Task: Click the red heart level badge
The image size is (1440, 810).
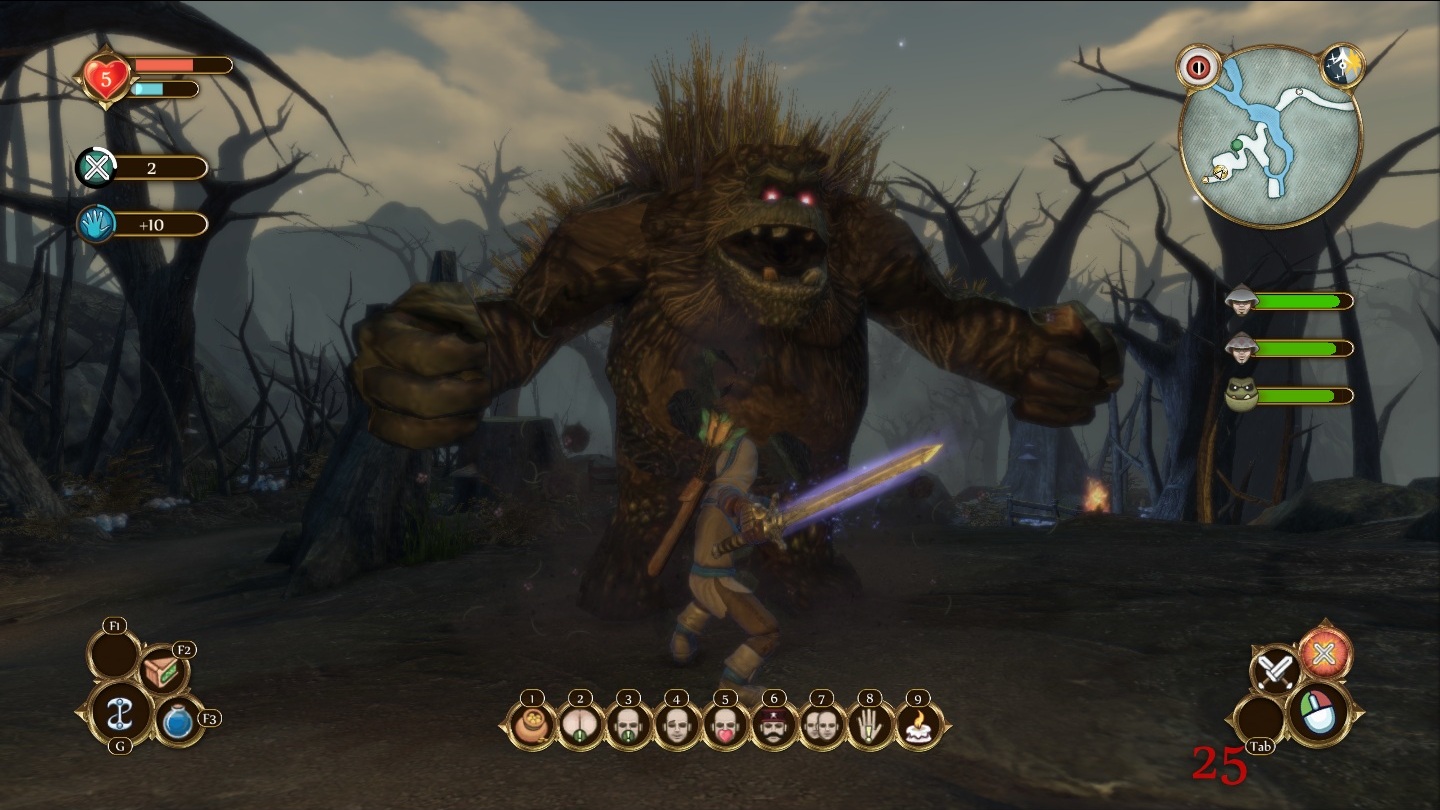Action: pos(107,78)
